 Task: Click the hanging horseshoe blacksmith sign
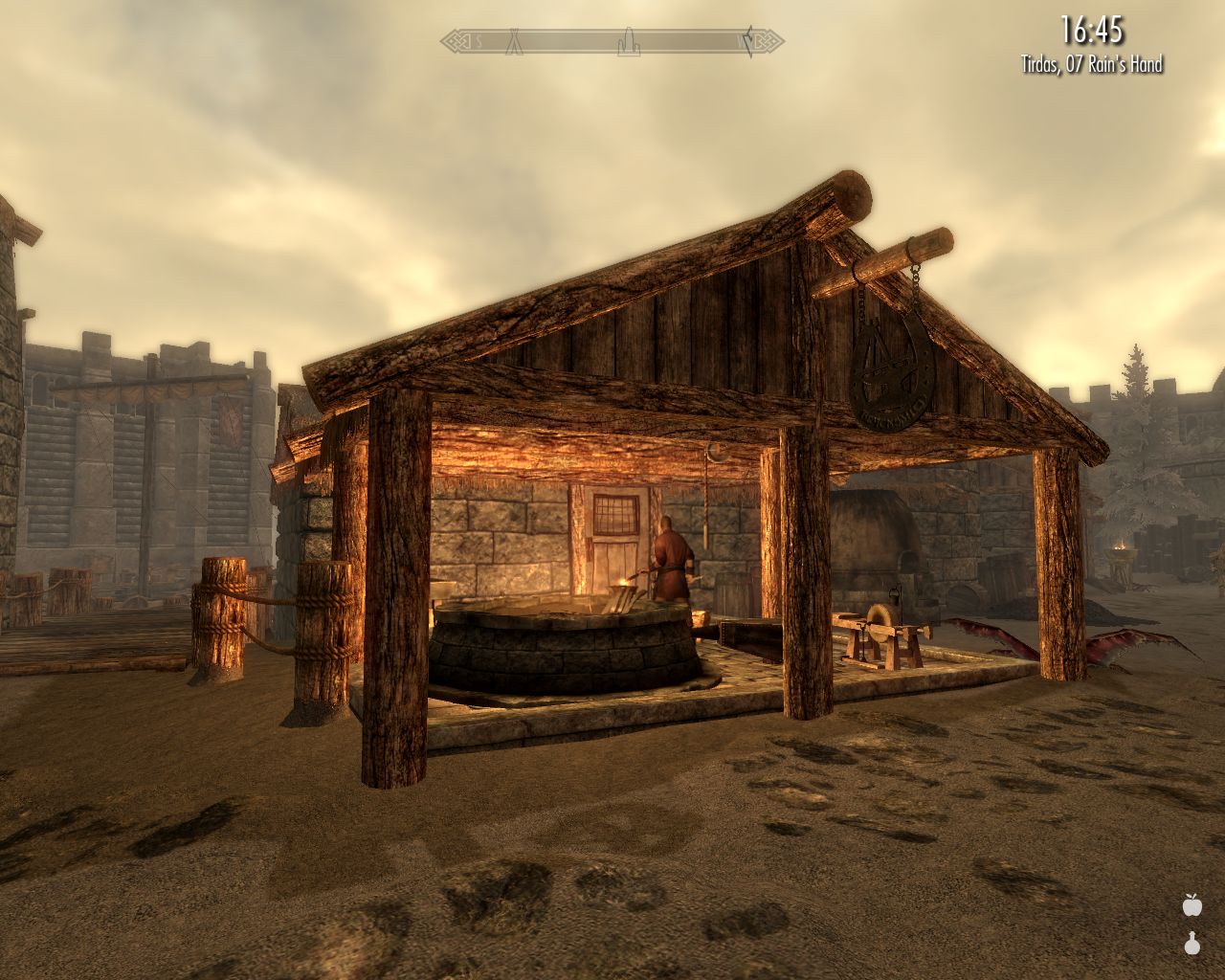coord(888,373)
